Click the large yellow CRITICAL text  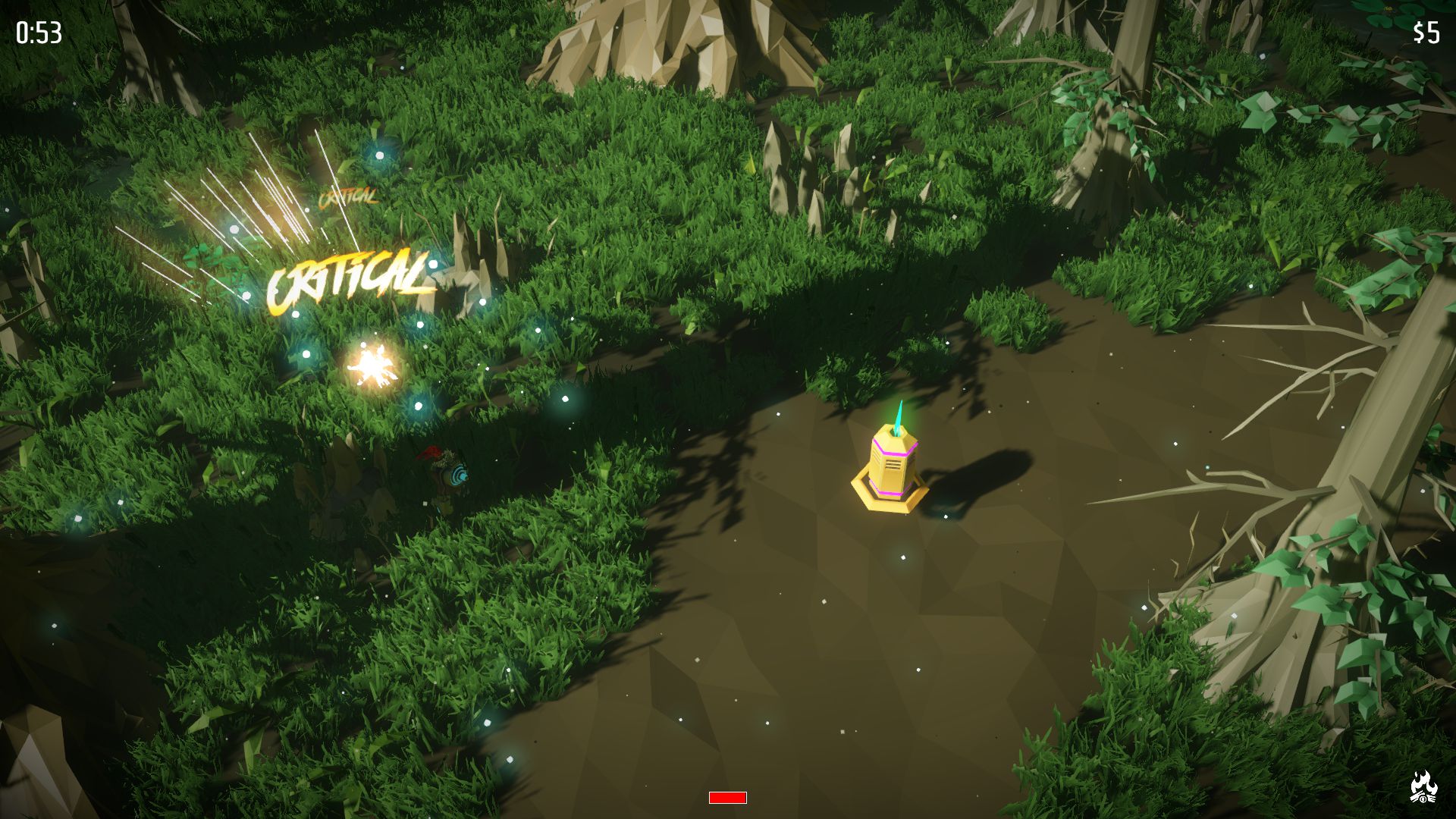pos(350,281)
